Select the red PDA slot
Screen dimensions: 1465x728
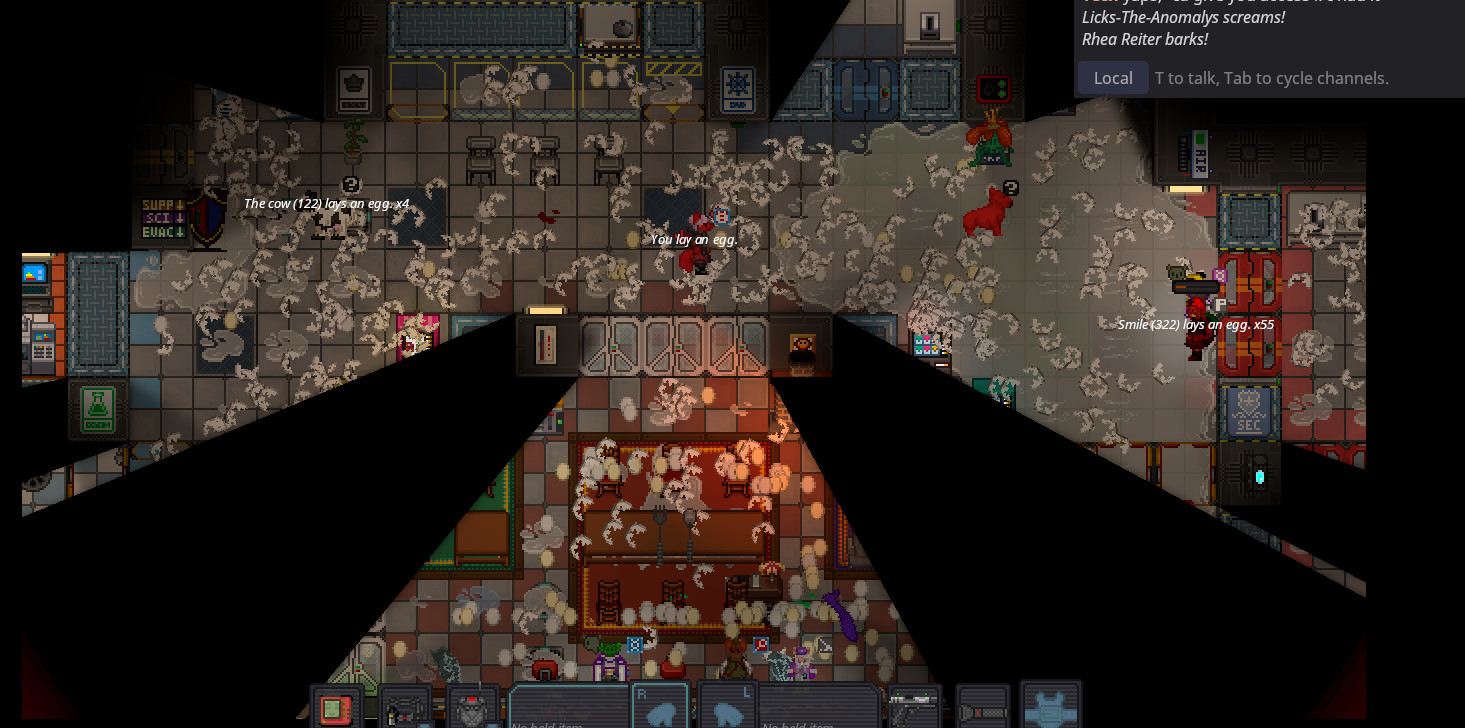pos(336,708)
